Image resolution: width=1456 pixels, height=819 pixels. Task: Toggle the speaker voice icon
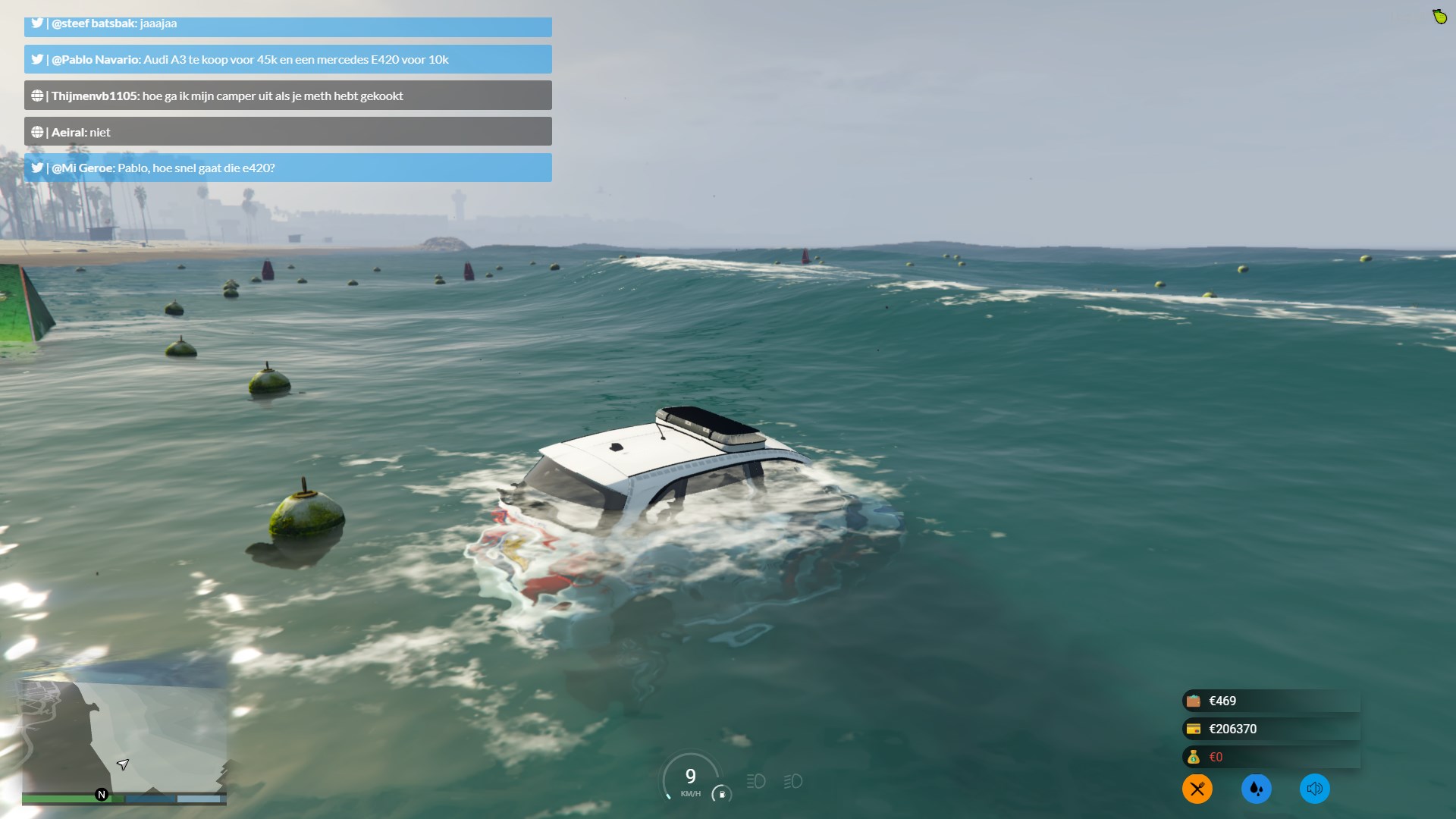point(1314,789)
